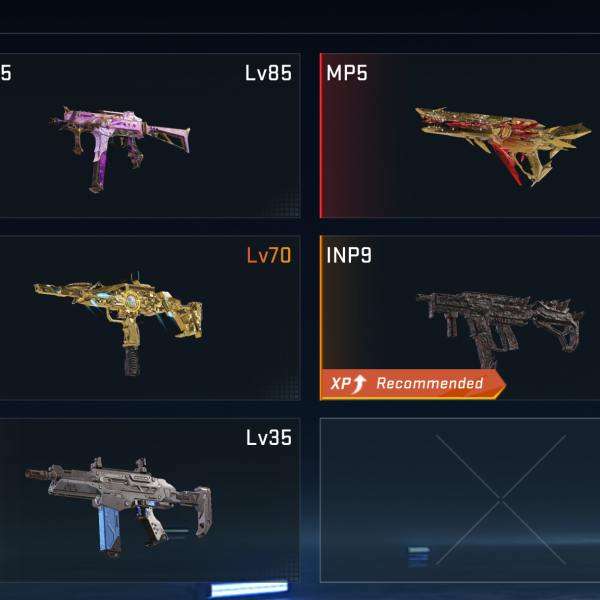Select the INP9 recommended weapon card

(x=460, y=318)
